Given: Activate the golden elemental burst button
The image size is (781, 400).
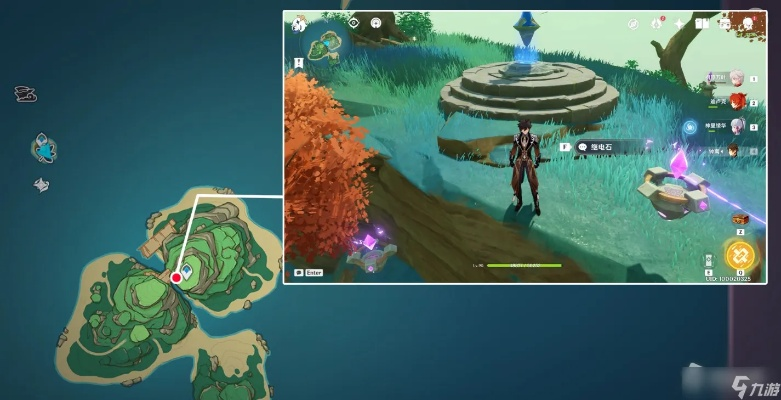Looking at the screenshot, I should click(741, 256).
